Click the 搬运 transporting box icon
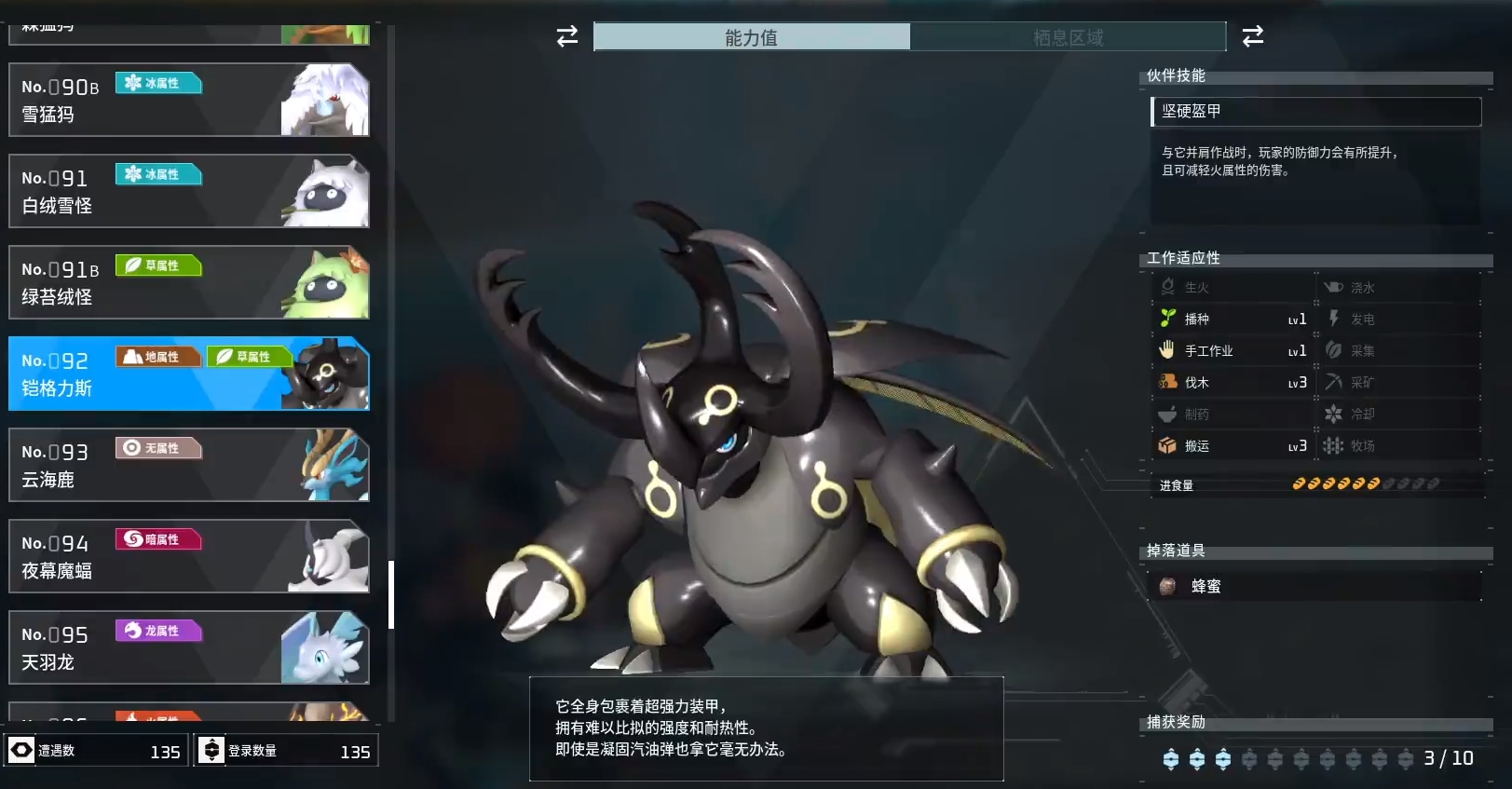The width and height of the screenshot is (1512, 789). (1166, 445)
